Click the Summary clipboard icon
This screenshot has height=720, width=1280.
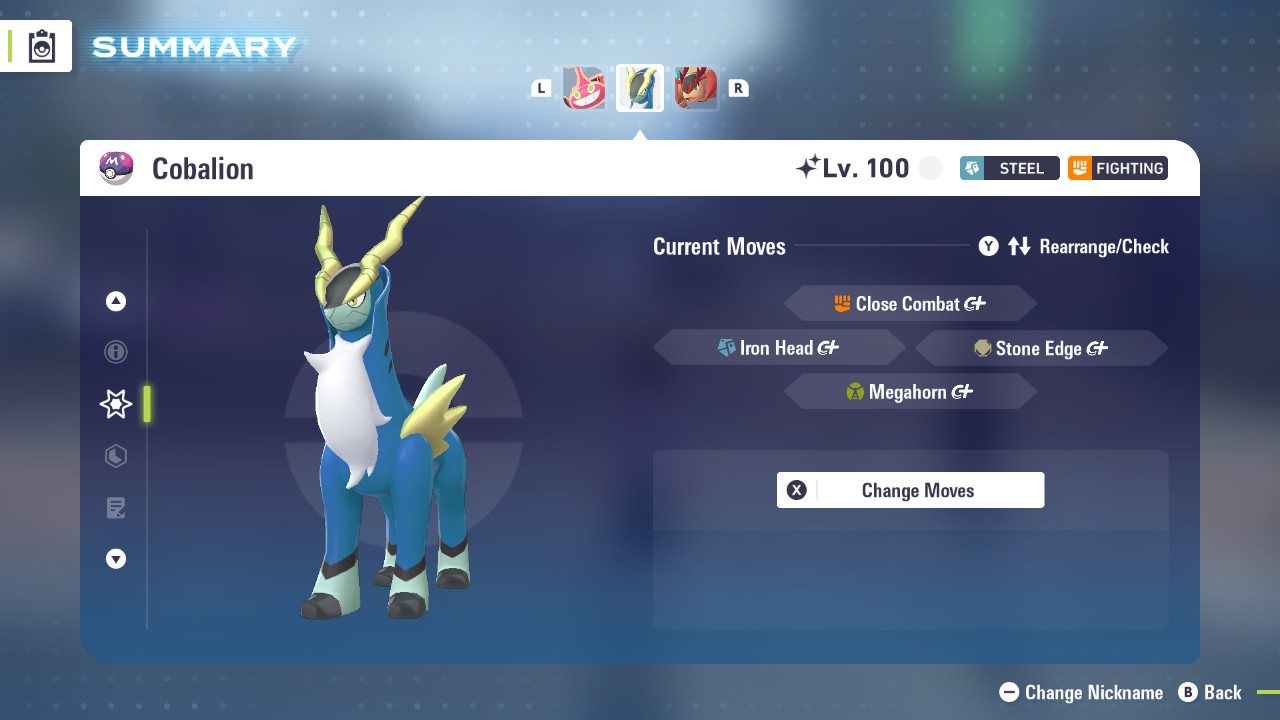click(x=42, y=46)
